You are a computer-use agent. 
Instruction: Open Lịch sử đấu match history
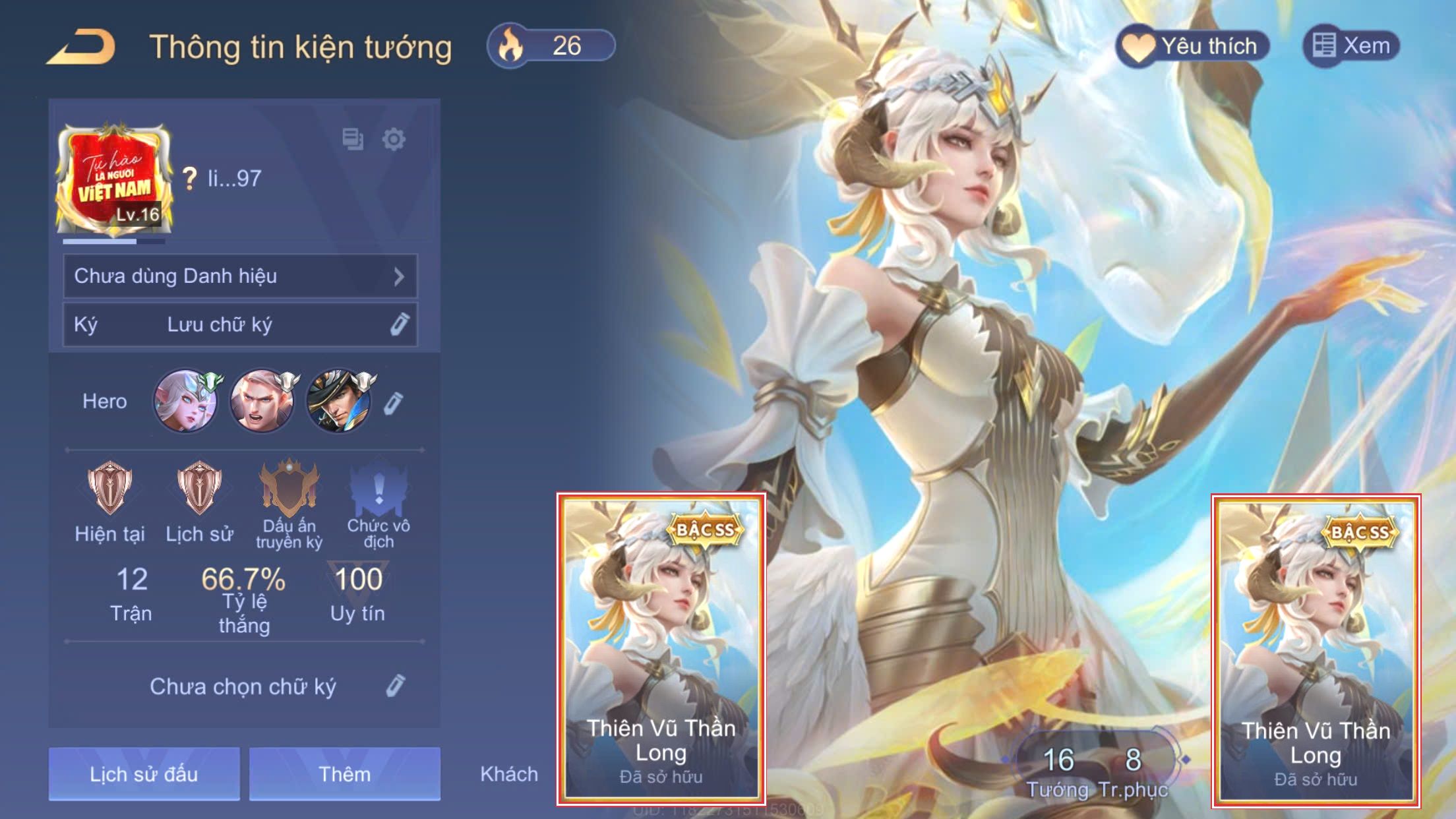(144, 773)
